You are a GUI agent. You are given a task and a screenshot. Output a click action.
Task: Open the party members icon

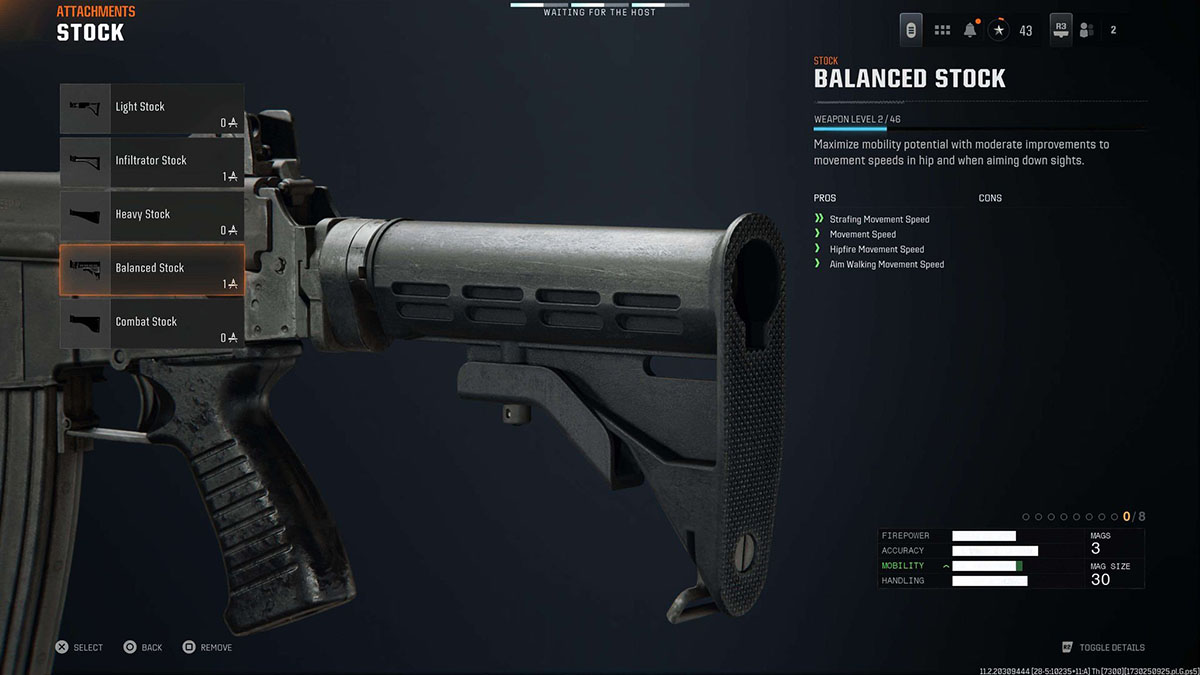coord(1086,30)
